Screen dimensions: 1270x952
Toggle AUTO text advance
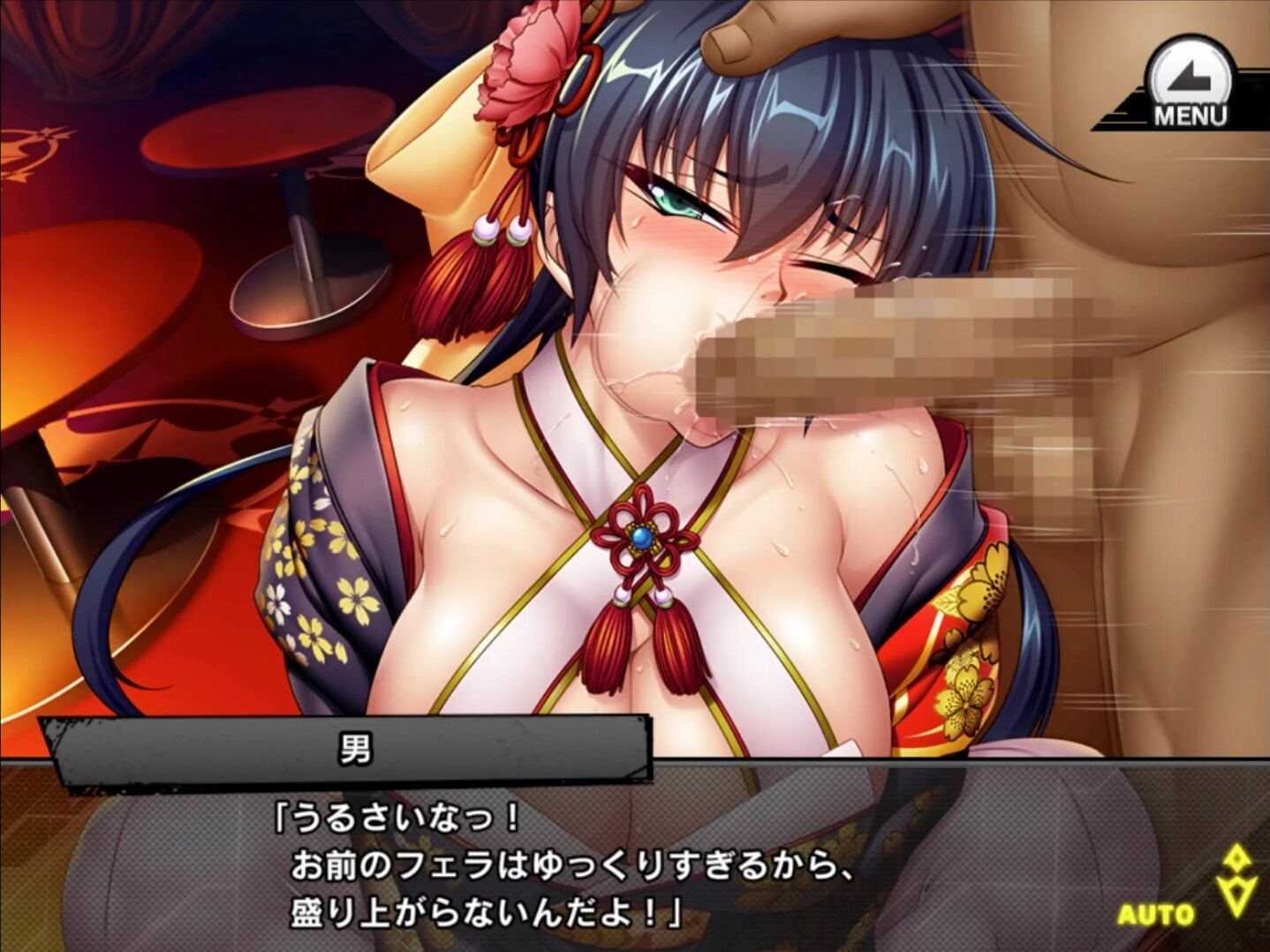coord(1155,915)
